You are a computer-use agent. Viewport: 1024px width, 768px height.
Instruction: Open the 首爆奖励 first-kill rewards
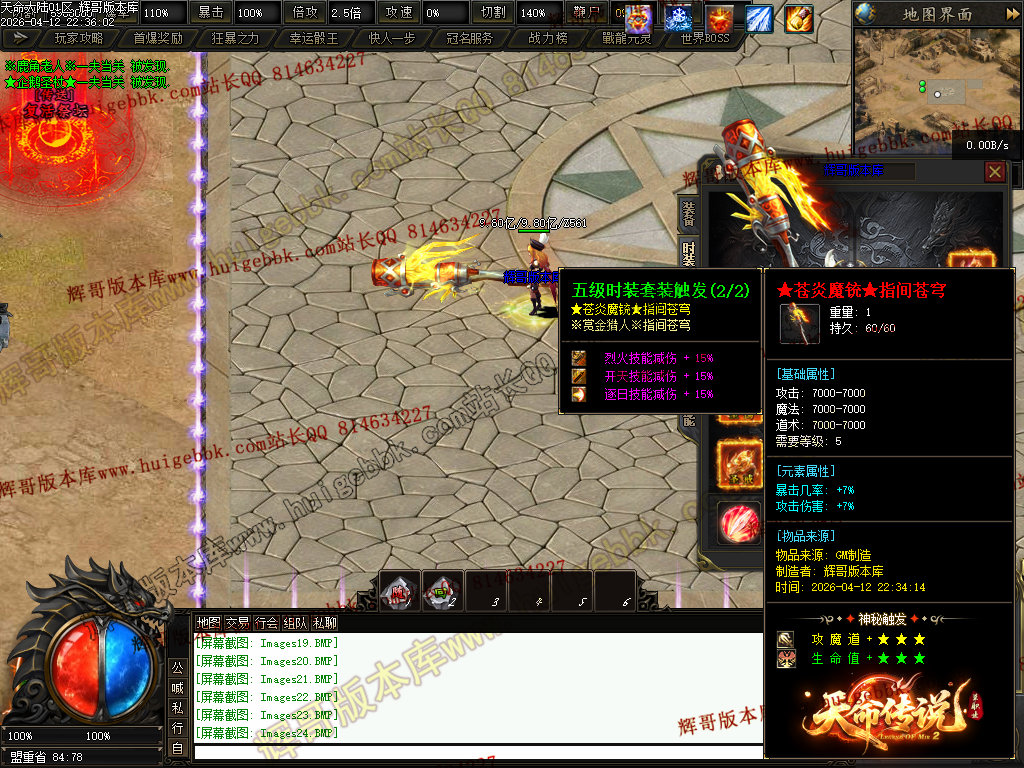158,38
